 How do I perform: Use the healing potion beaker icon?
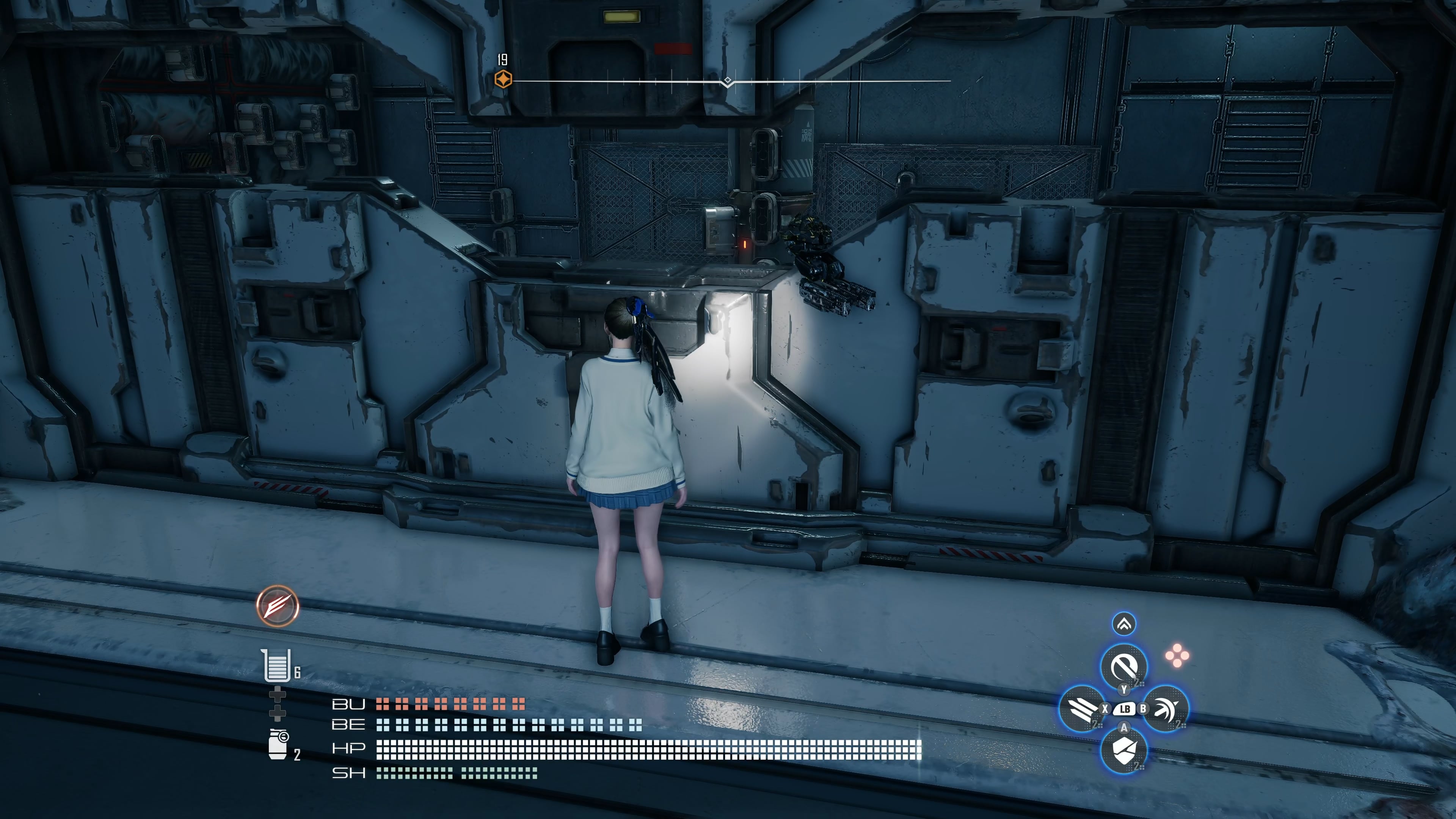pos(276,665)
